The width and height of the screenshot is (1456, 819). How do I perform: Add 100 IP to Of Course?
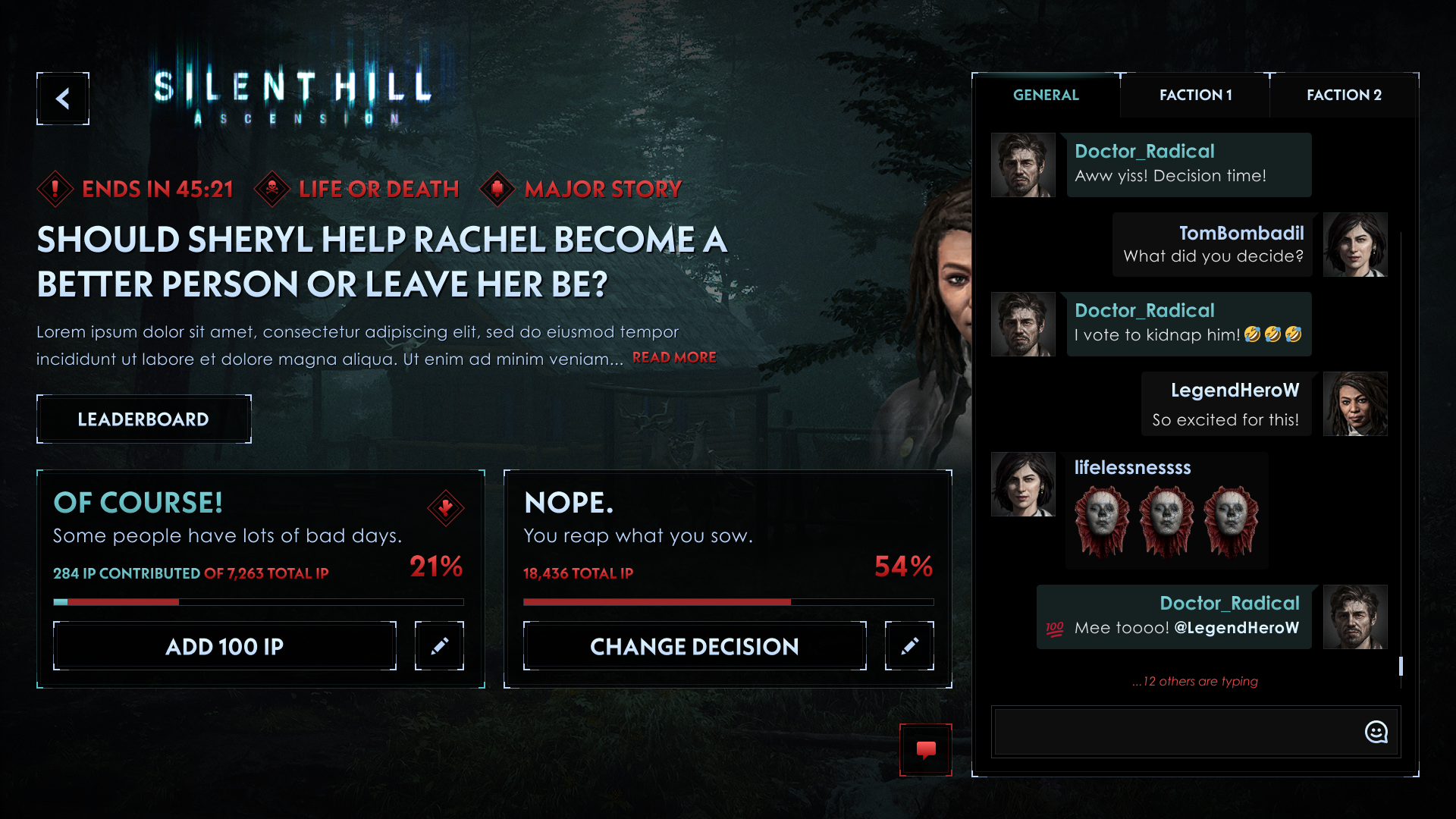pyautogui.click(x=224, y=647)
